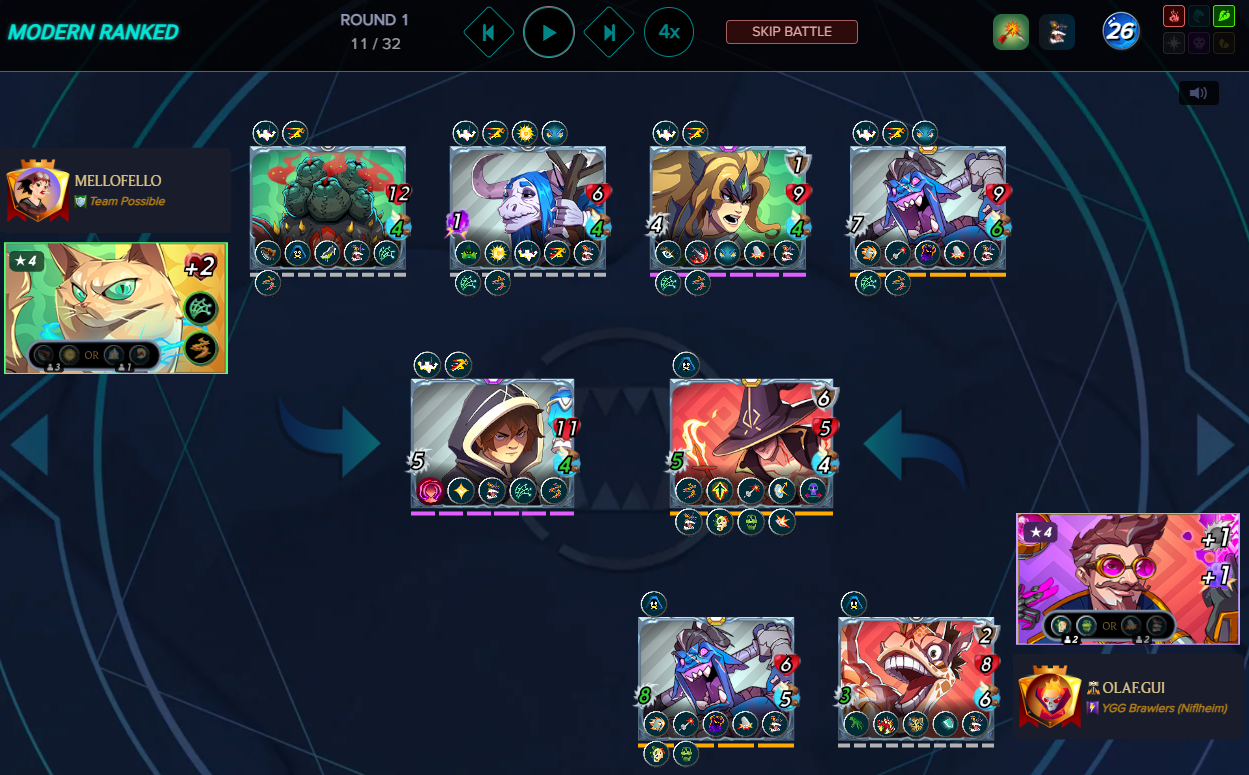The height and width of the screenshot is (775, 1249).
Task: Open MELLOFELLO's player profile
Action: click(x=118, y=181)
